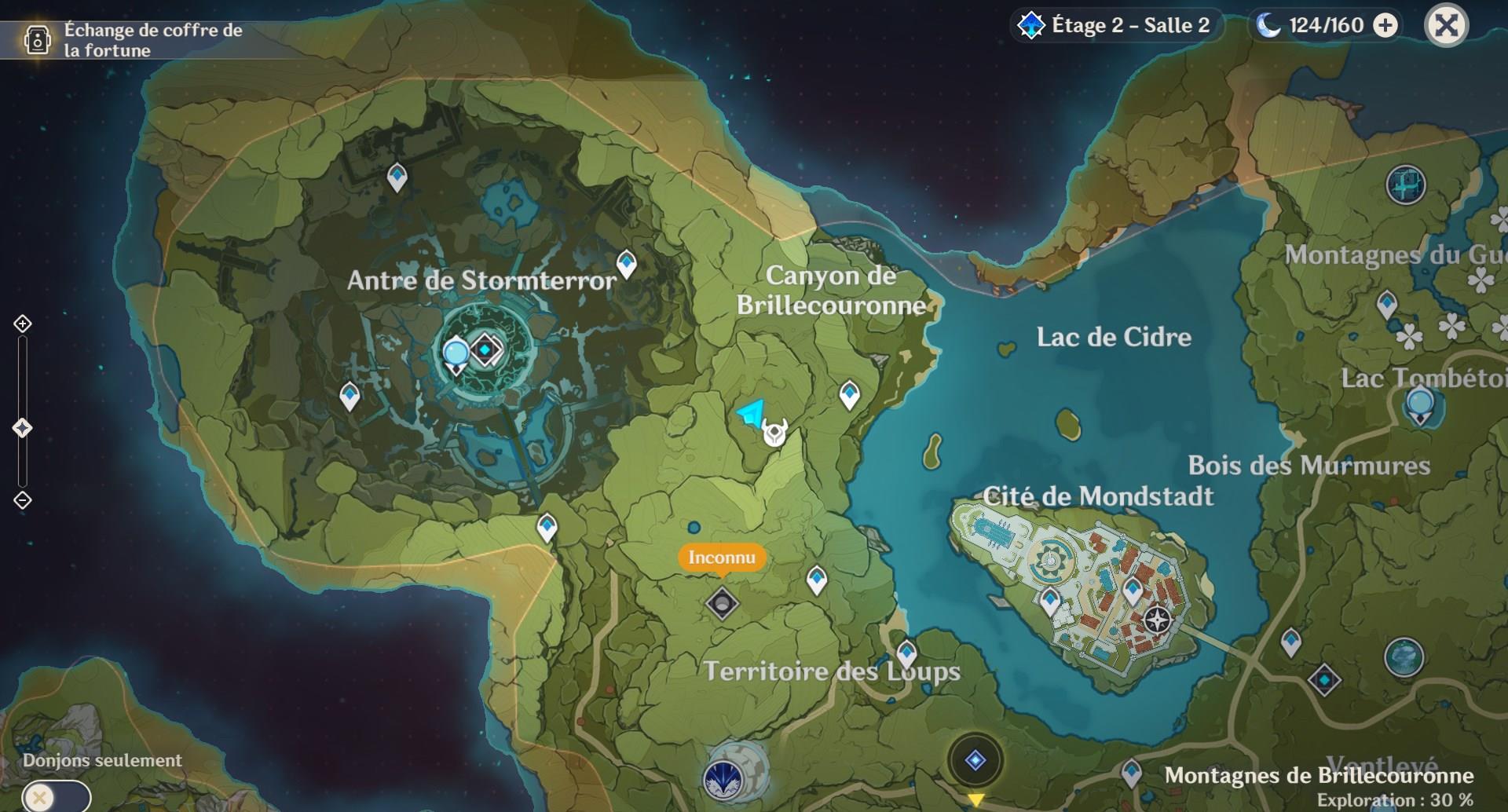The width and height of the screenshot is (1508, 812).
Task: Select the orange Inconnu map pin
Action: pos(723,558)
